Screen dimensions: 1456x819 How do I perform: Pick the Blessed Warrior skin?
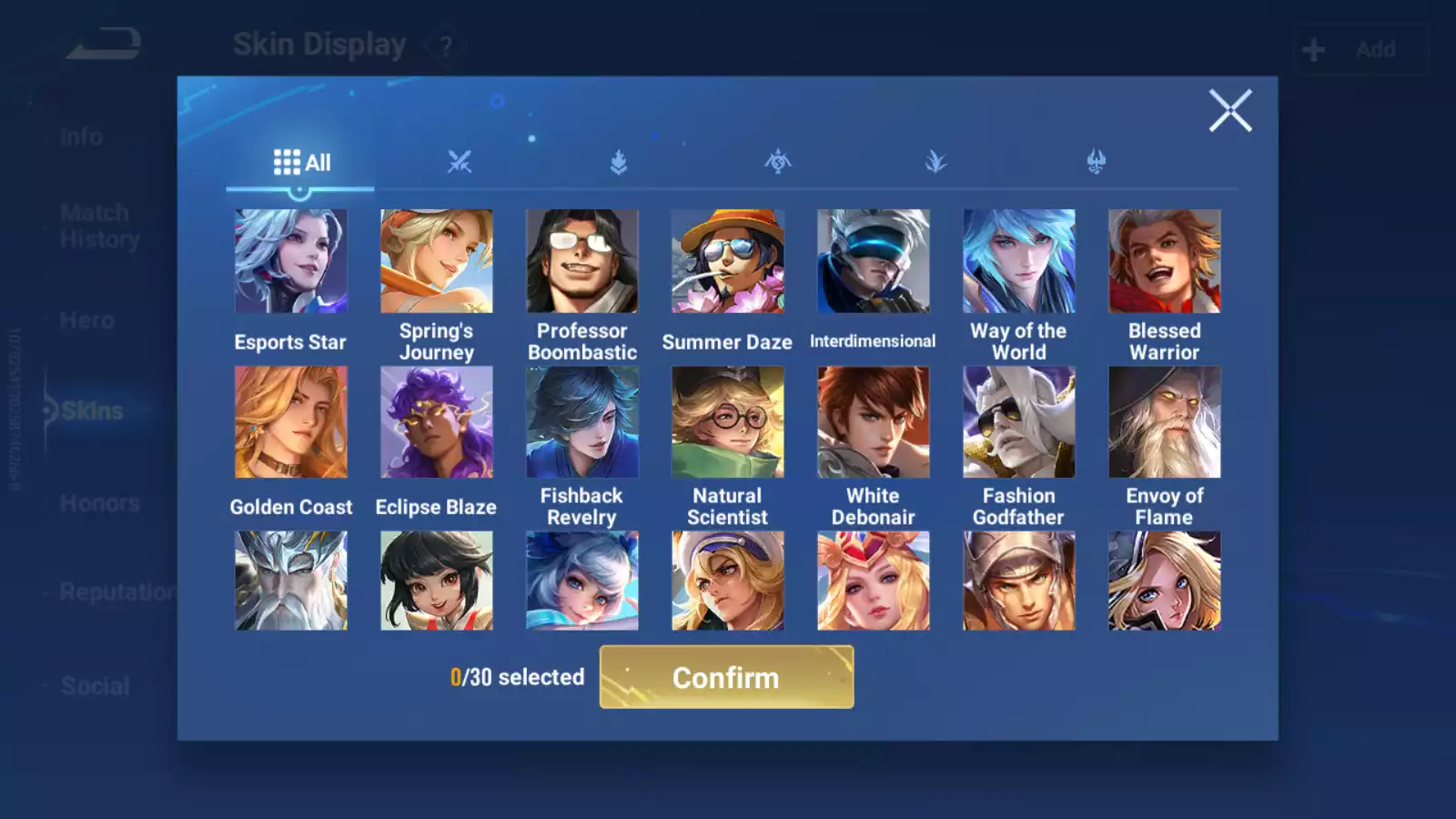coord(1164,261)
